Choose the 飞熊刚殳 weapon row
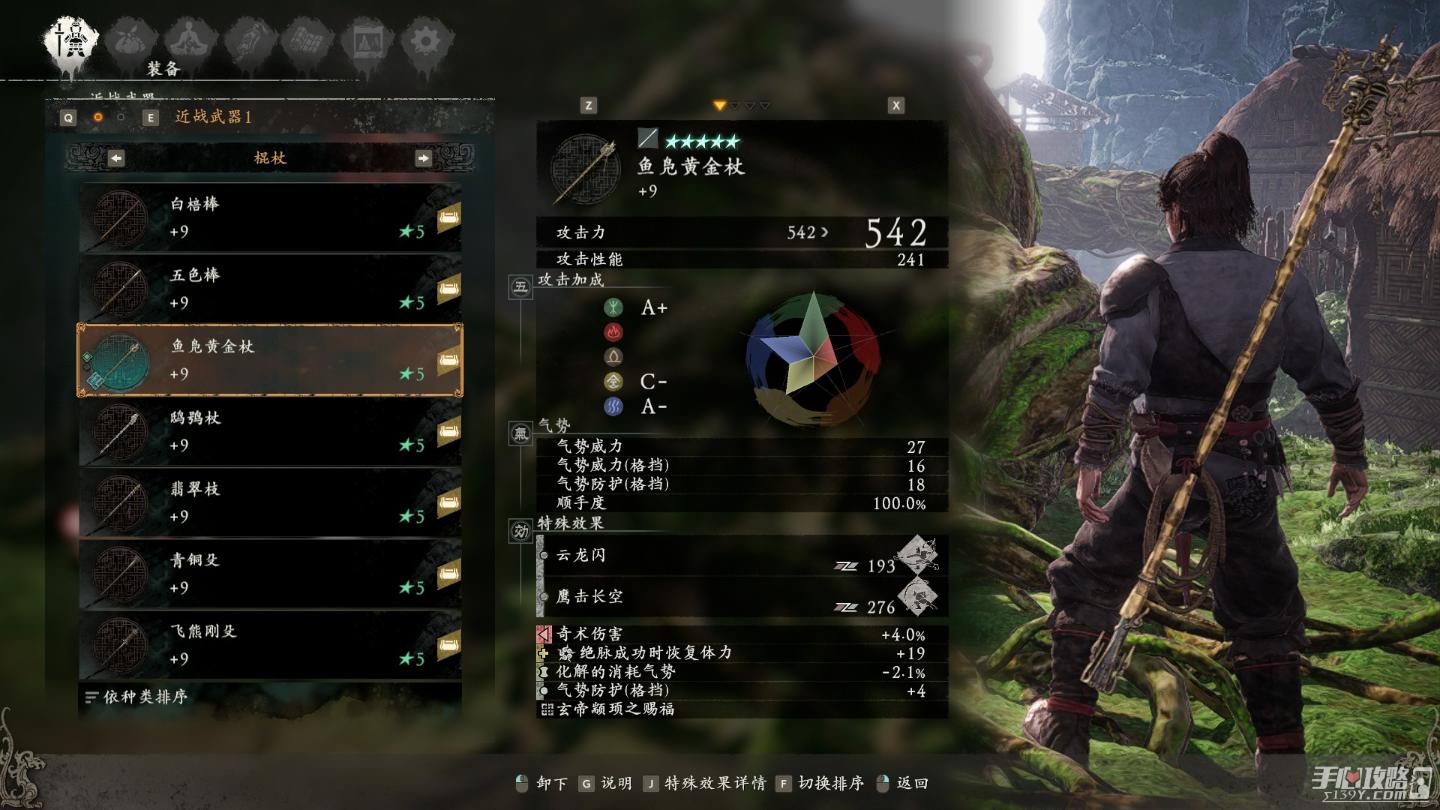The image size is (1440, 810). (270, 645)
